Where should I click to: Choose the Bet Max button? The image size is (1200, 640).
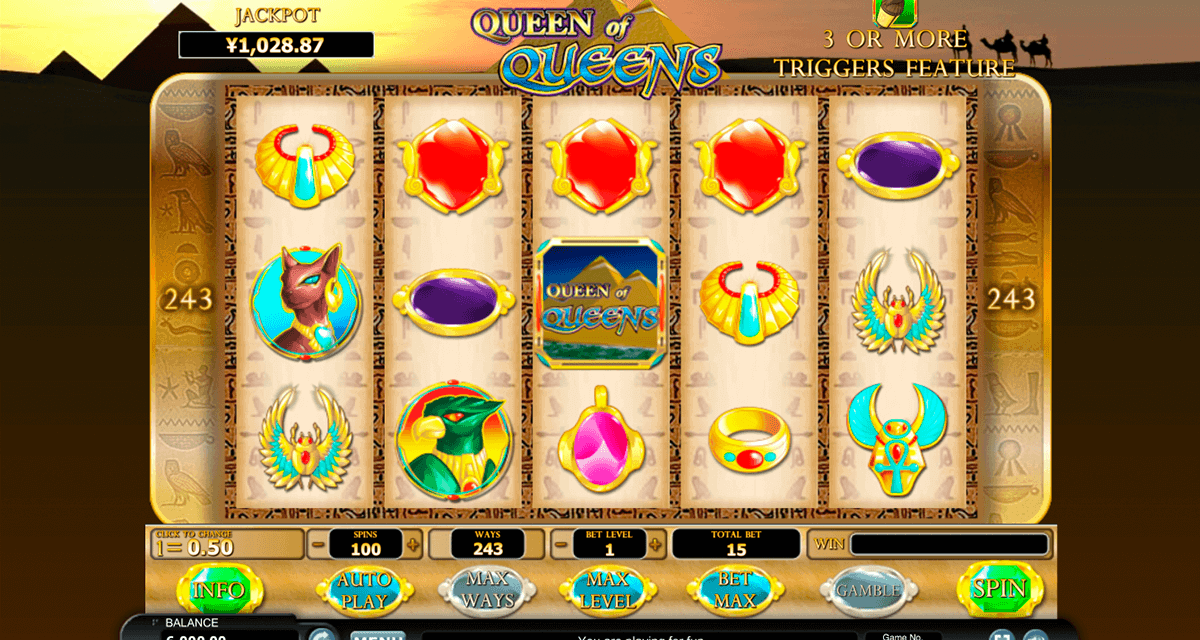[735, 589]
